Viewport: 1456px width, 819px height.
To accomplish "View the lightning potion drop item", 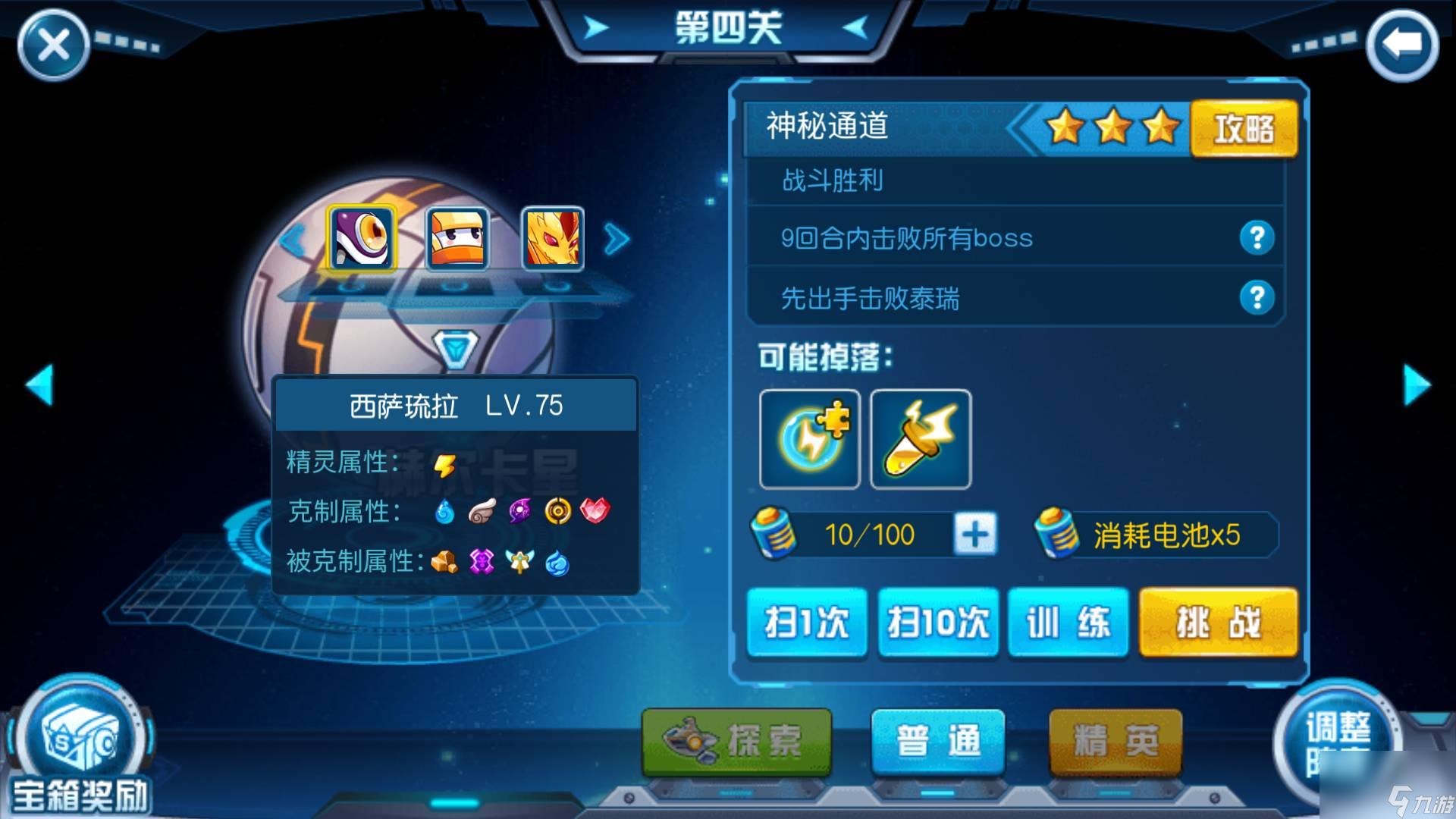I will [920, 440].
